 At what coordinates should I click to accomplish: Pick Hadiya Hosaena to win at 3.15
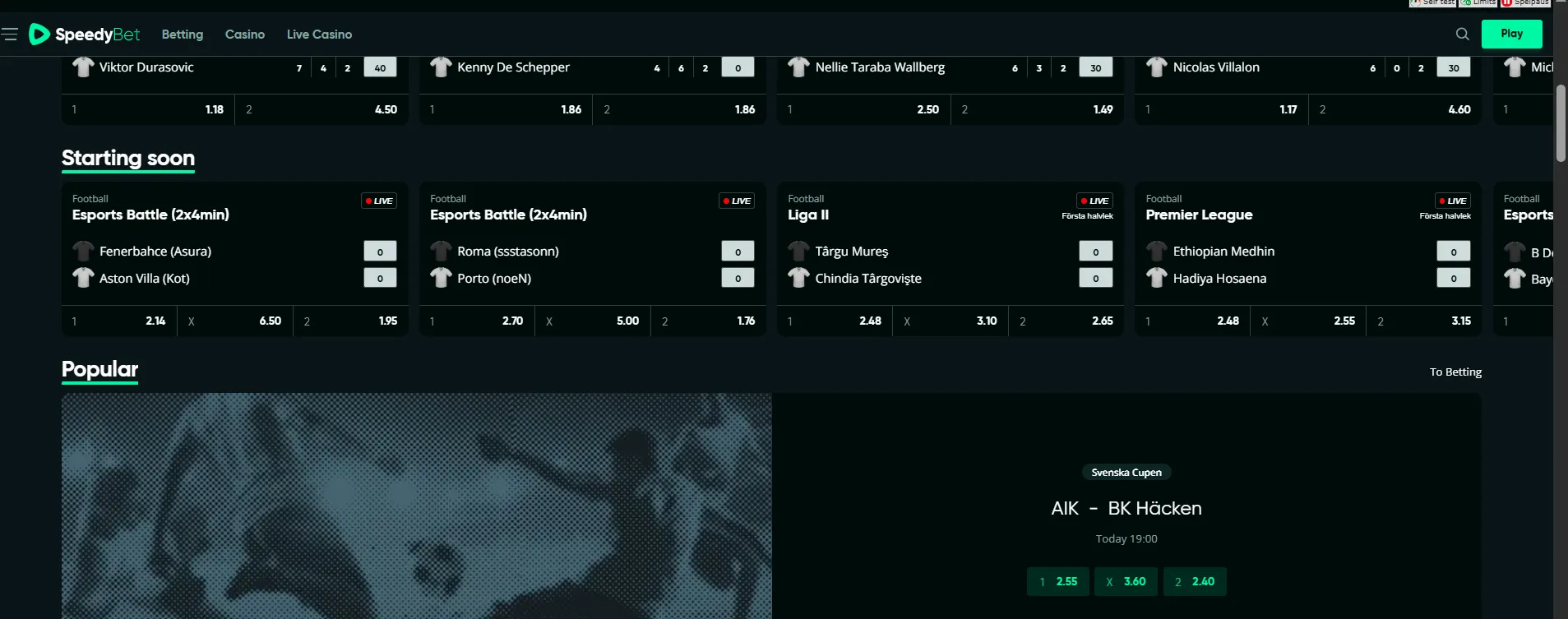click(x=1423, y=321)
